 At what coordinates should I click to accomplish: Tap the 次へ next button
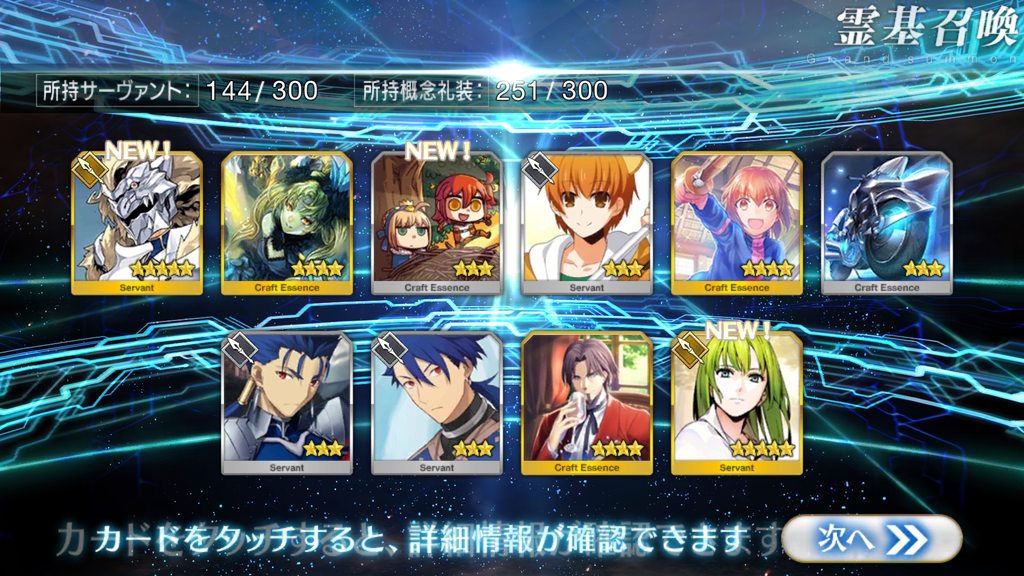[x=872, y=538]
